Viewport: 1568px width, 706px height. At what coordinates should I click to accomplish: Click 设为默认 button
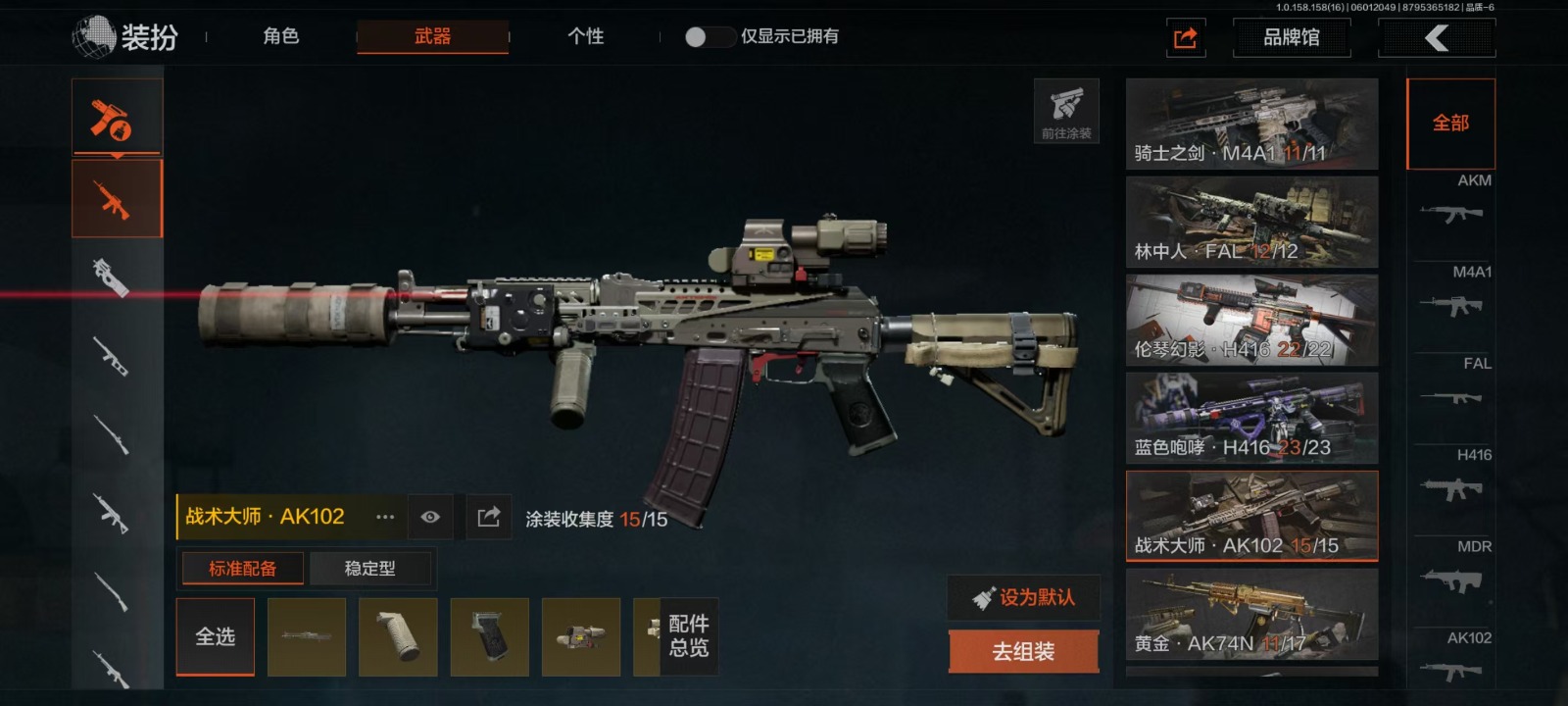click(x=1023, y=597)
